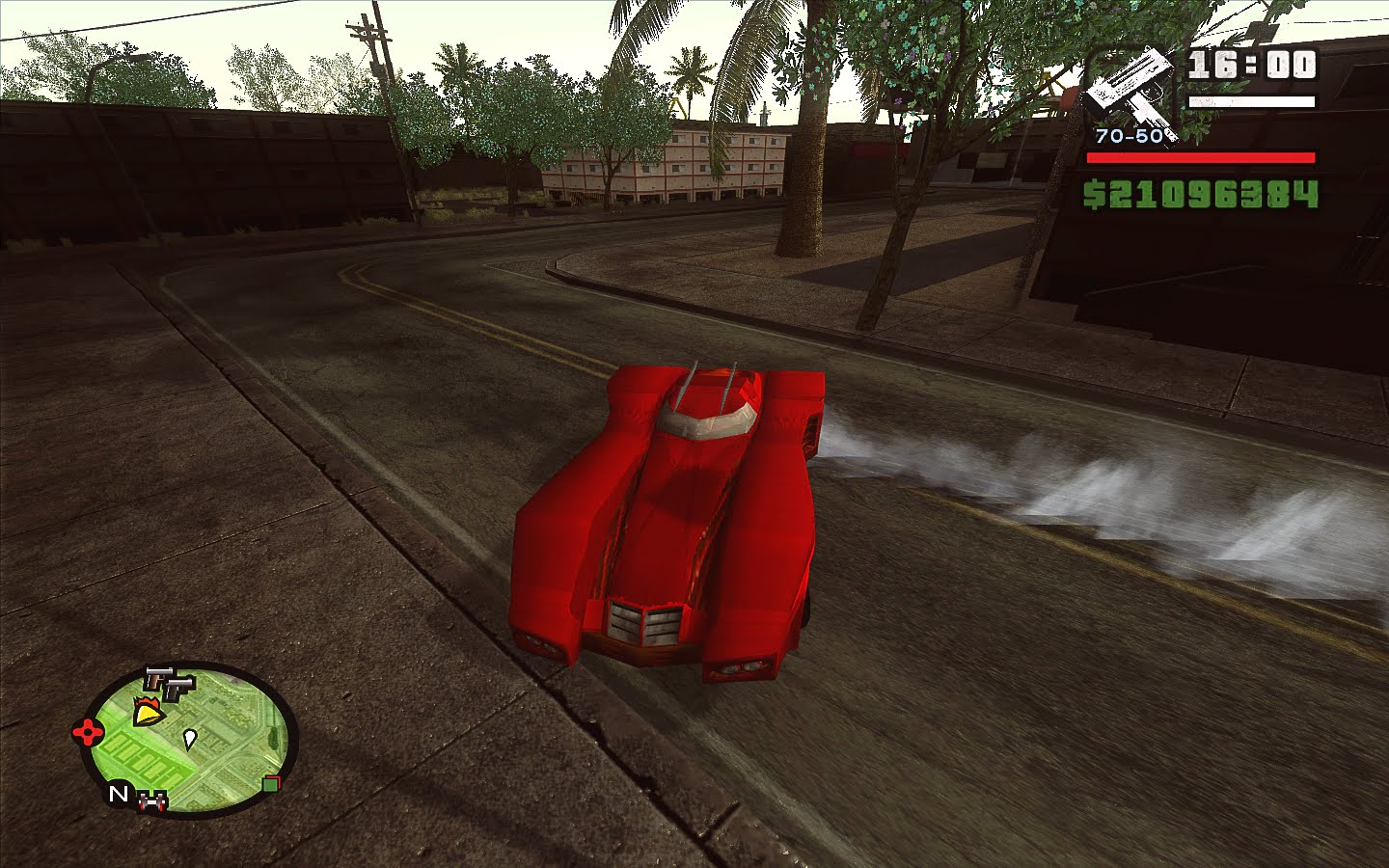Click the right pistol pickup blip on radar

pos(178,689)
